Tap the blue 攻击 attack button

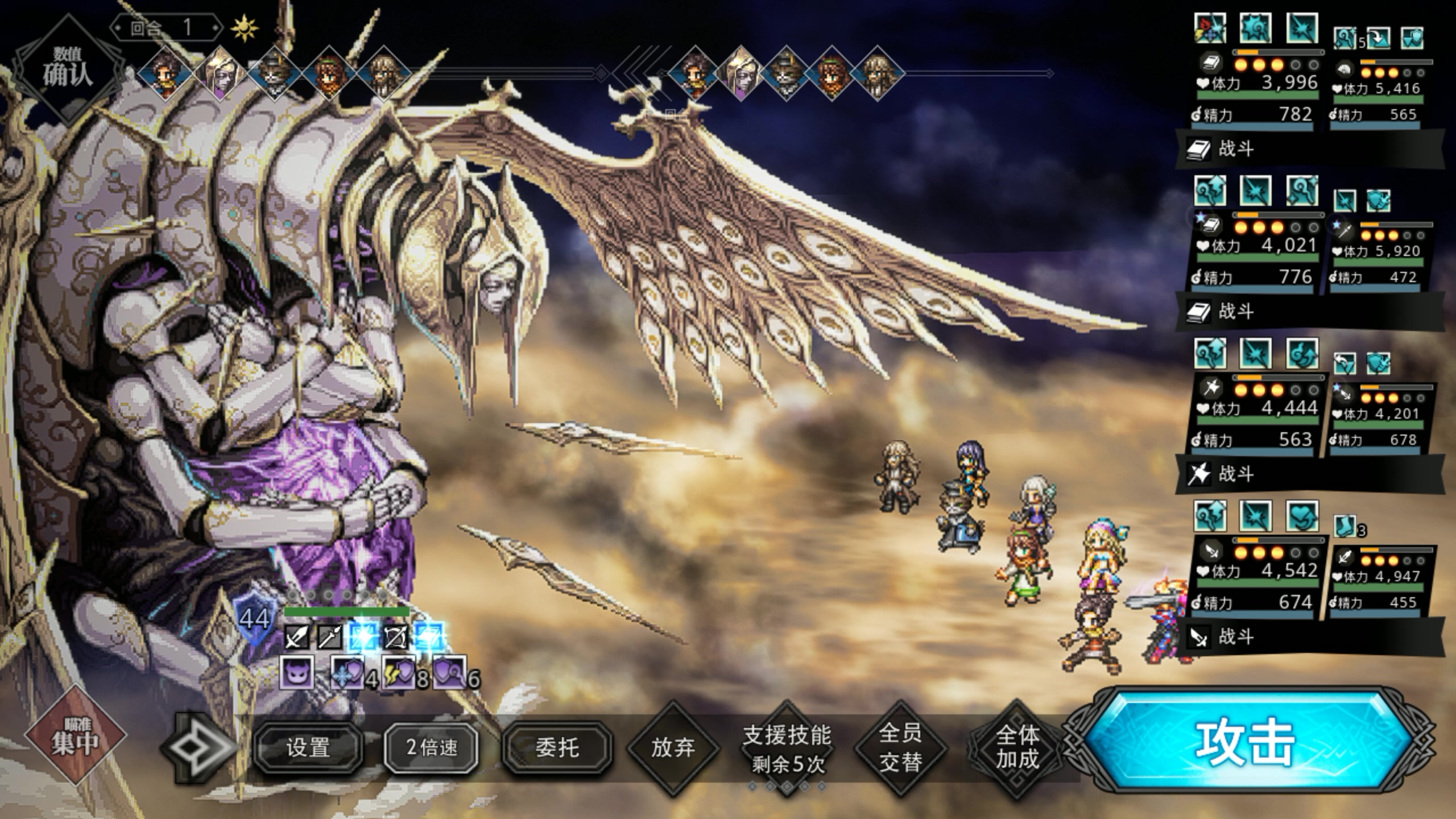tap(1246, 742)
